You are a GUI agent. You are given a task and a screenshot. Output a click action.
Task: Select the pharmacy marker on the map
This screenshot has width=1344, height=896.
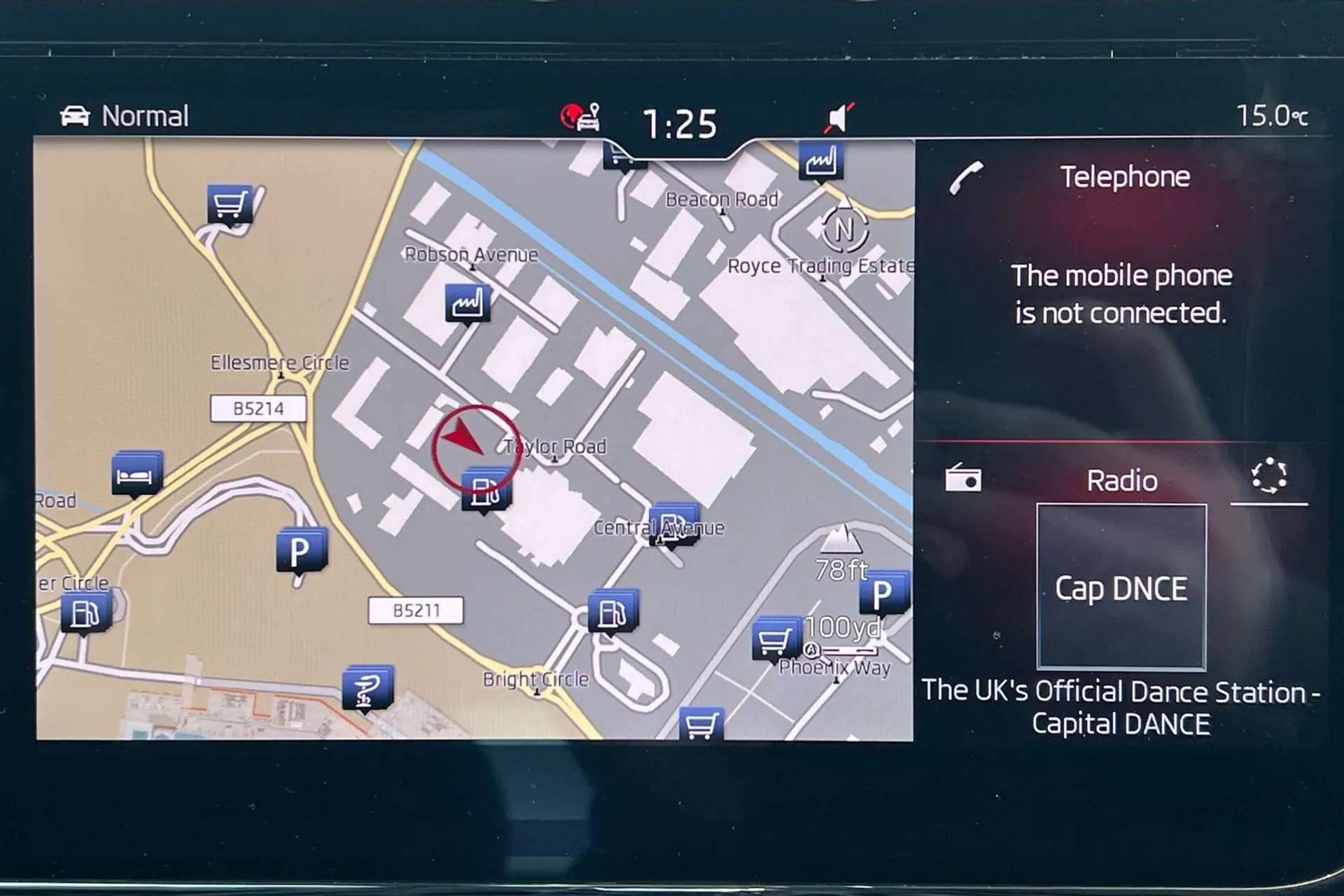[367, 687]
